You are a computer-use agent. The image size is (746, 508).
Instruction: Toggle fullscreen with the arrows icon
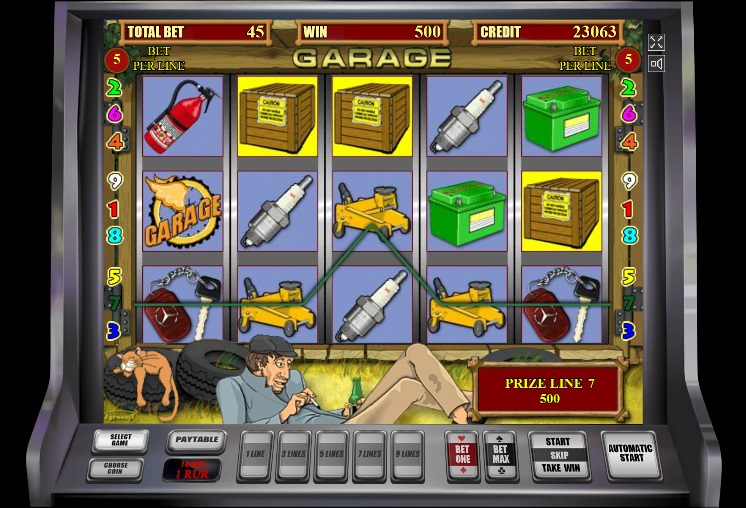656,42
